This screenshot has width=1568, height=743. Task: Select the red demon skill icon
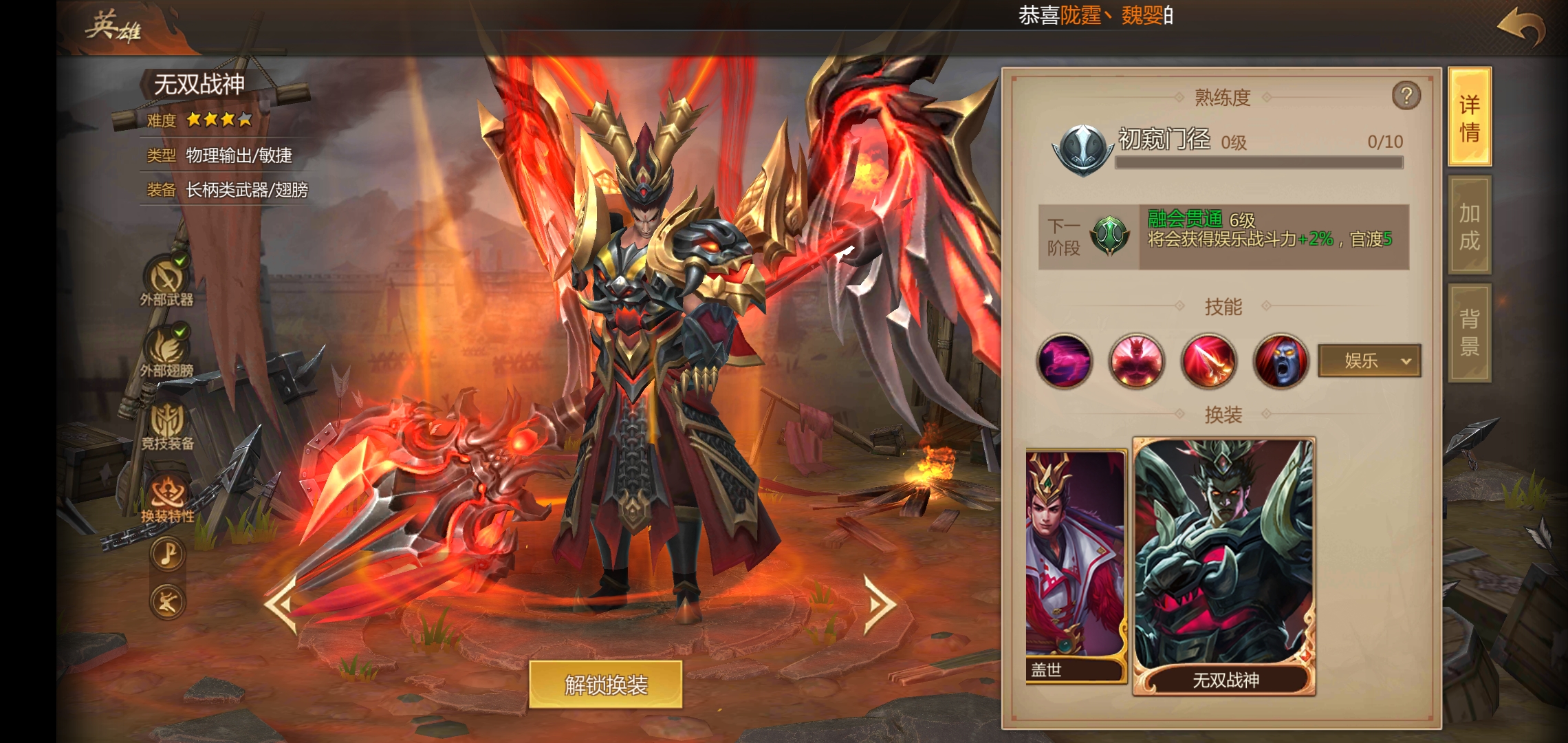click(x=1136, y=361)
